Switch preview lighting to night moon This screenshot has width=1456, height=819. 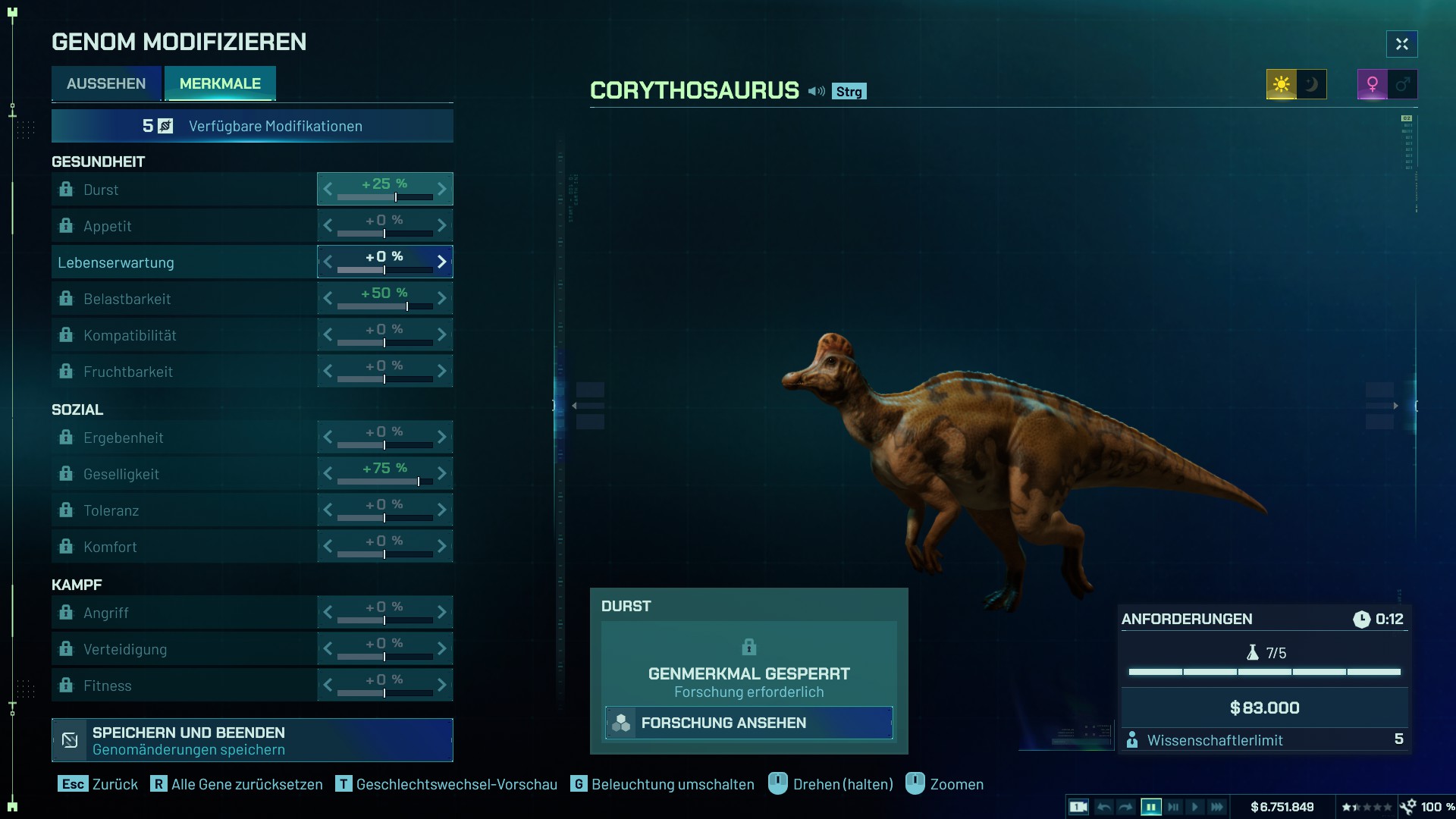pos(1312,84)
